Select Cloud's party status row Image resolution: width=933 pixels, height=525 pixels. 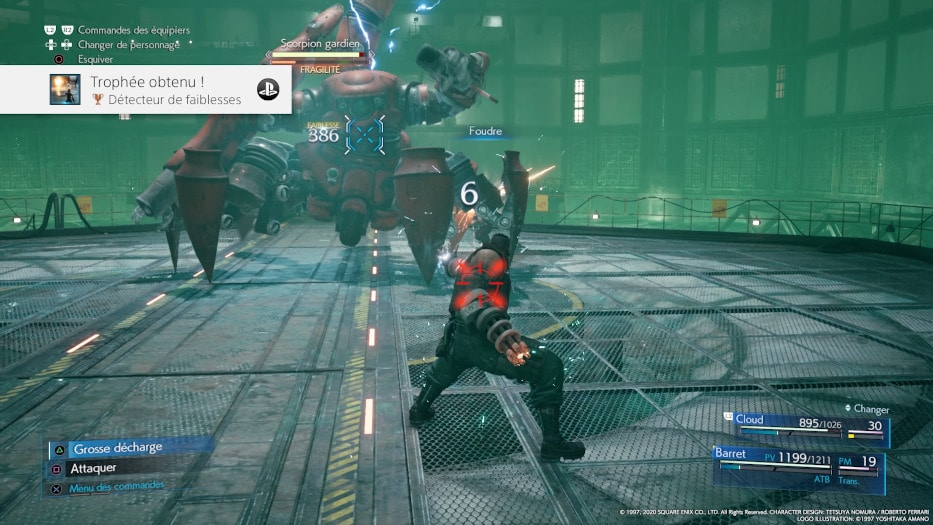tap(808, 428)
